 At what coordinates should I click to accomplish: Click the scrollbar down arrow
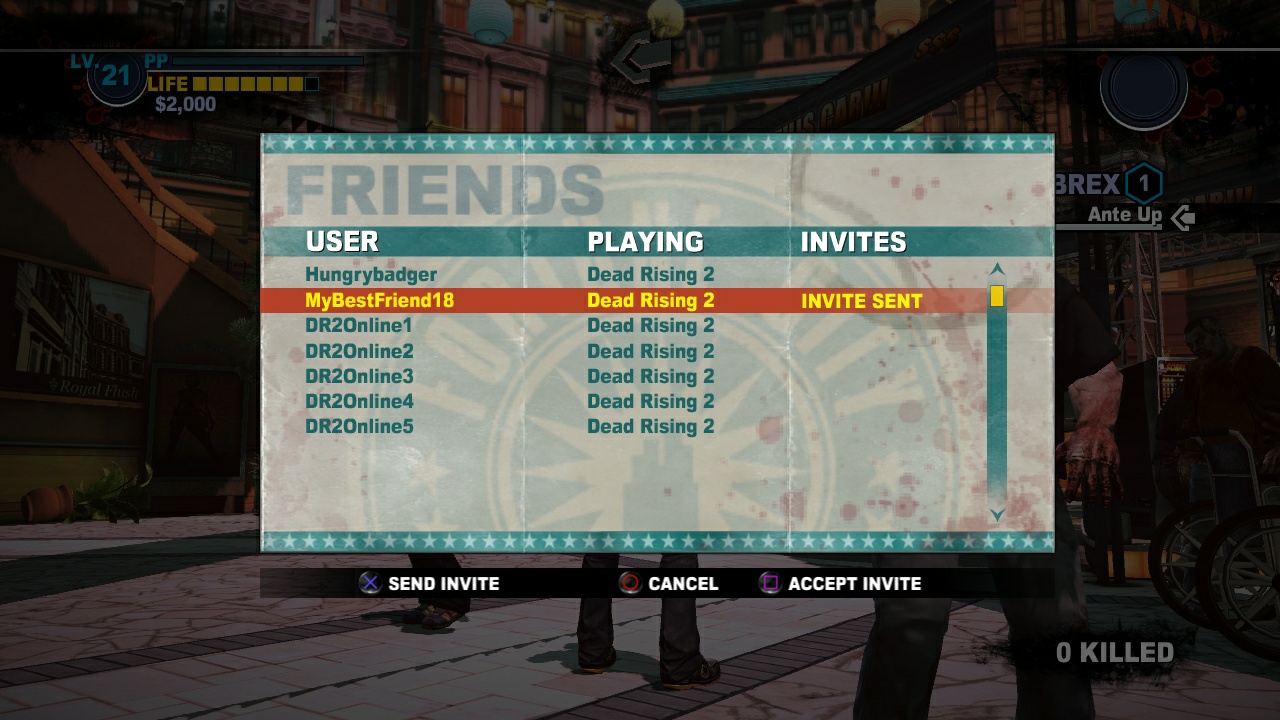tap(995, 516)
